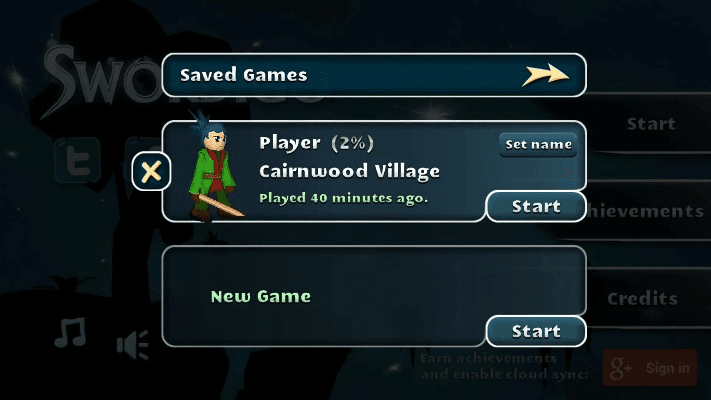This screenshot has height=400, width=711.
Task: Select the Player saved game row
Action: click(350, 172)
